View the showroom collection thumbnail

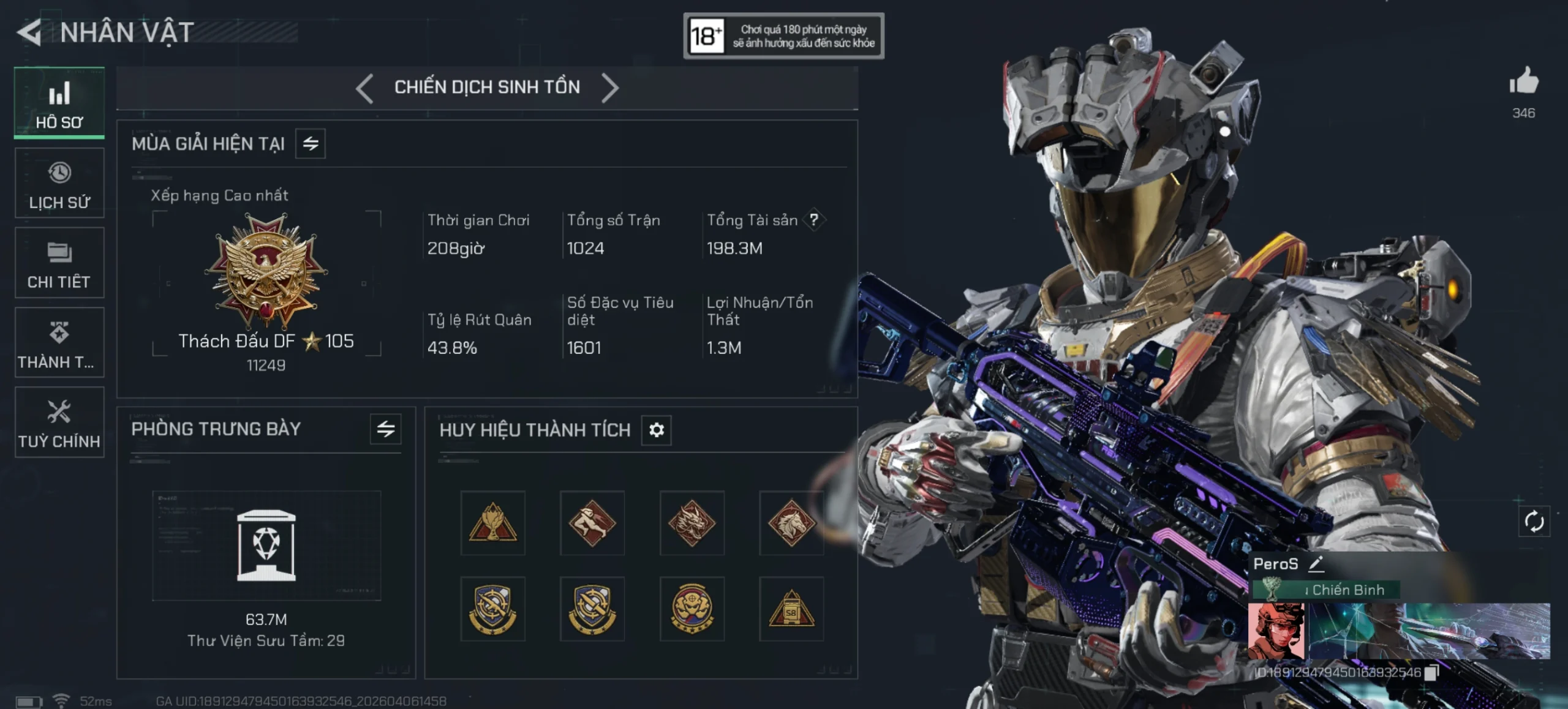[x=266, y=545]
